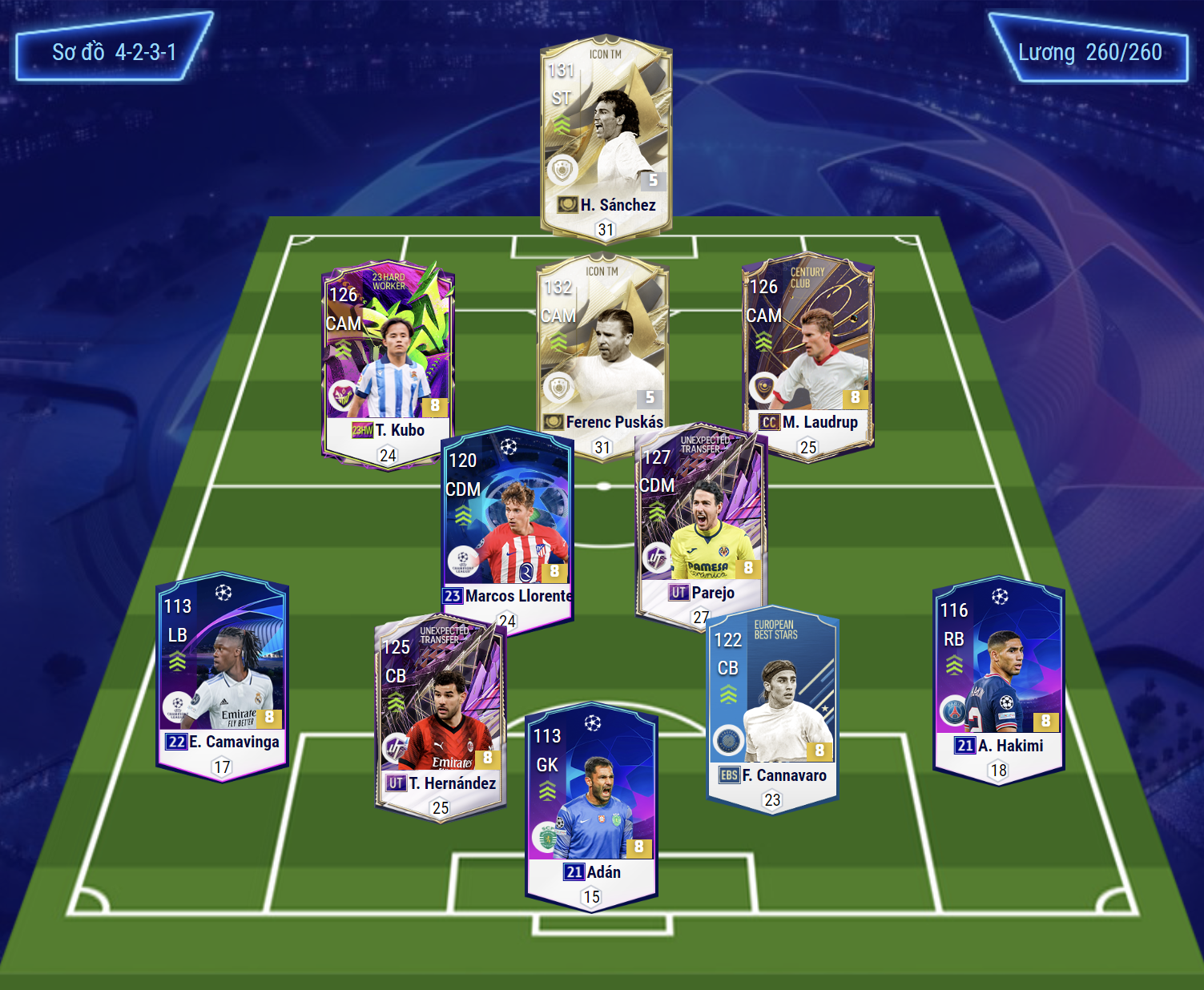Click the Marcos Llorente CDM card
Viewport: 1204px width, 990px height.
coord(507,521)
